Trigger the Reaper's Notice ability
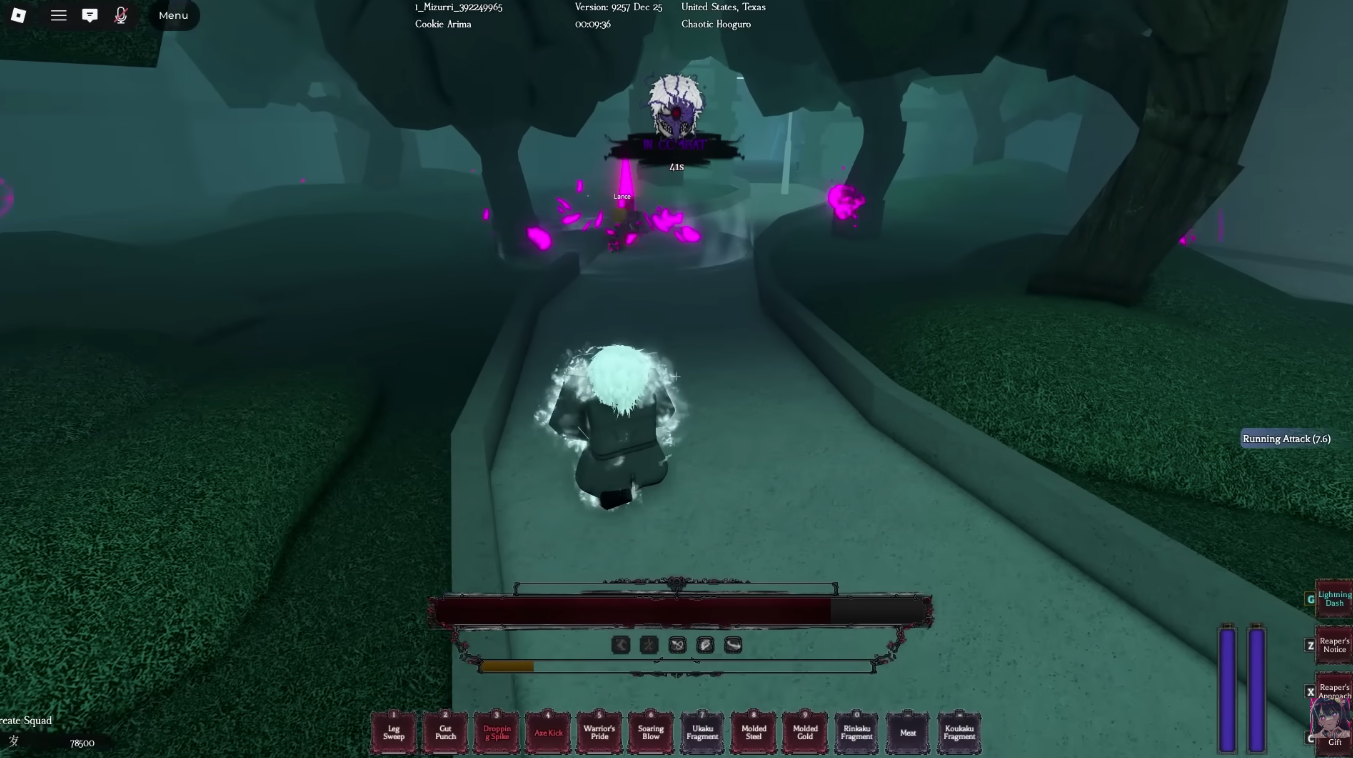The image size is (1353, 758). coord(1333,645)
